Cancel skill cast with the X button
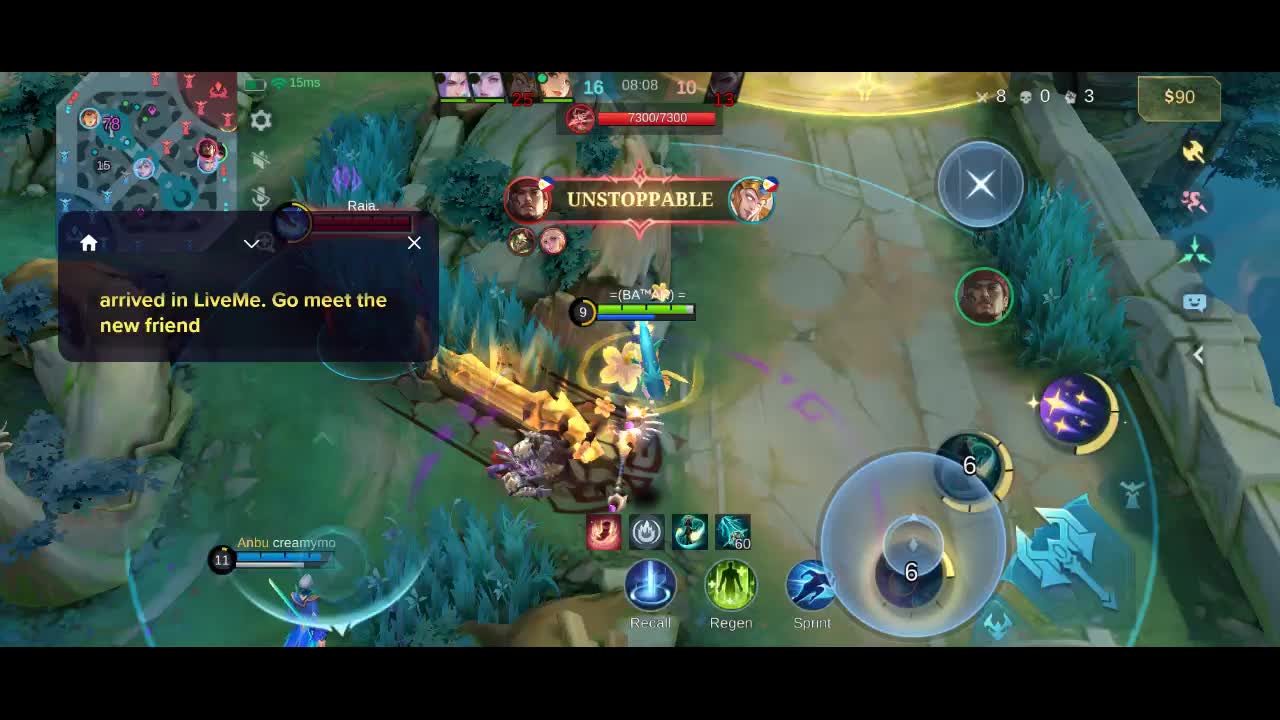Image resolution: width=1280 pixels, height=720 pixels. tap(980, 184)
